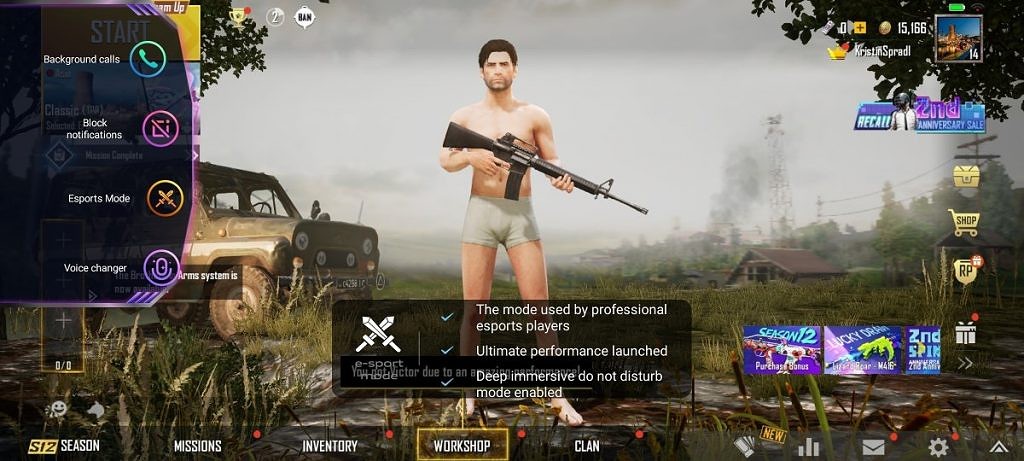View the Lucky Draw event banner
This screenshot has height=461, width=1024.
click(x=862, y=350)
